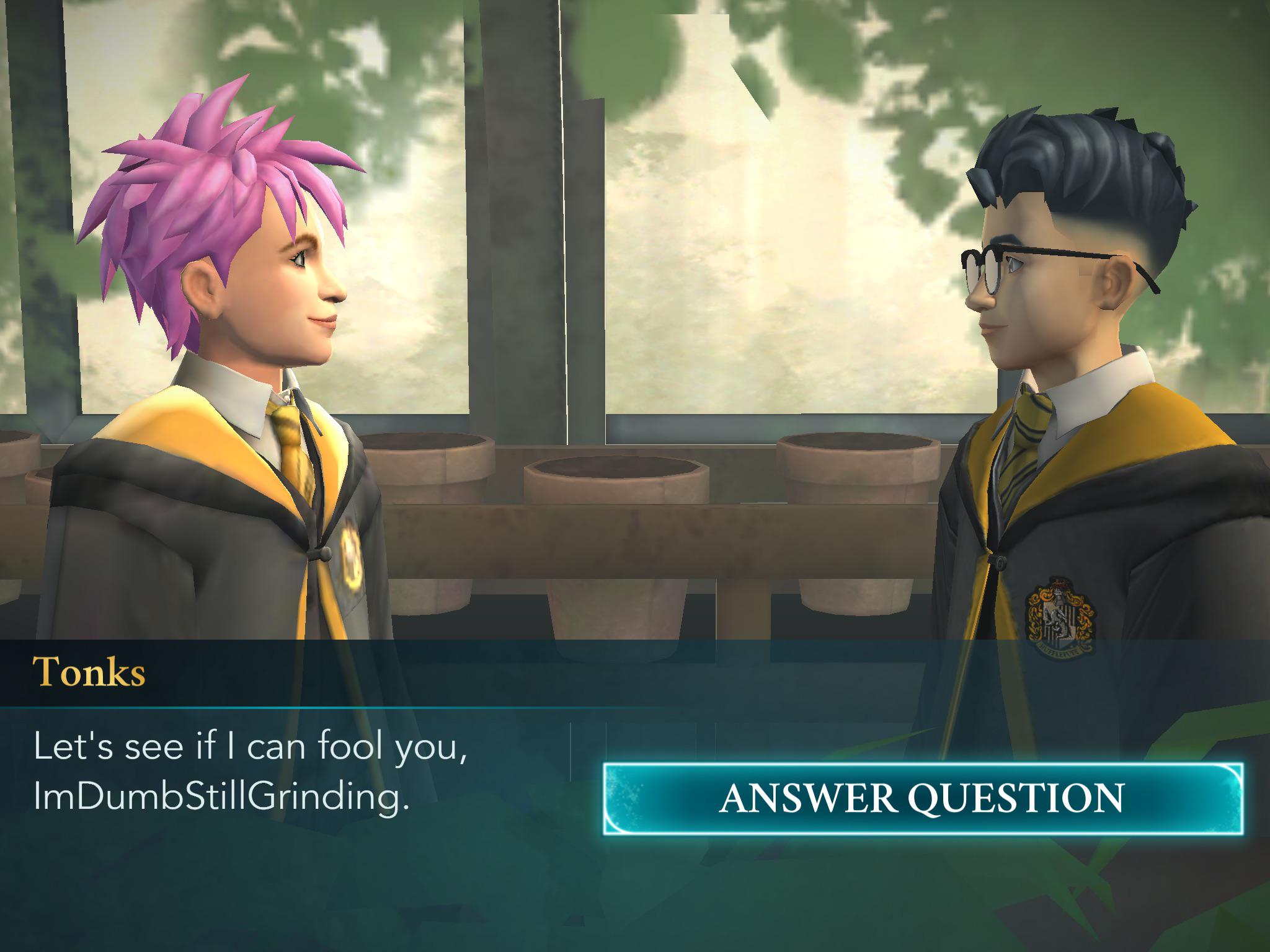Click the sparkle decoration on the button's left edge

[x=626, y=795]
